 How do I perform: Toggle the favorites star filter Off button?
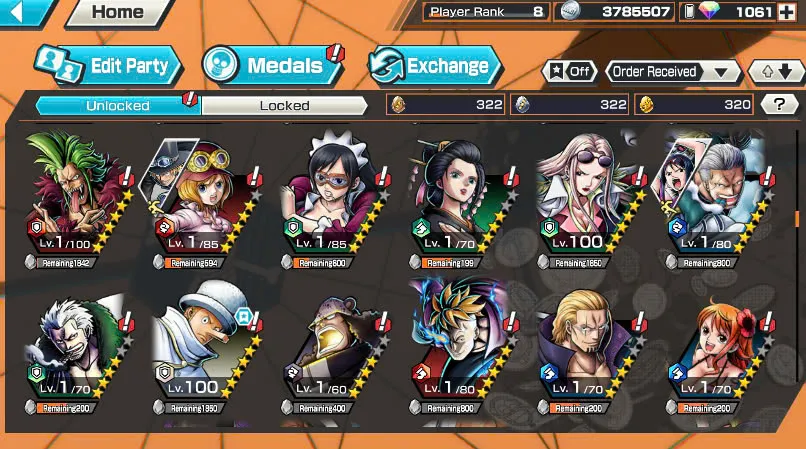coord(569,72)
